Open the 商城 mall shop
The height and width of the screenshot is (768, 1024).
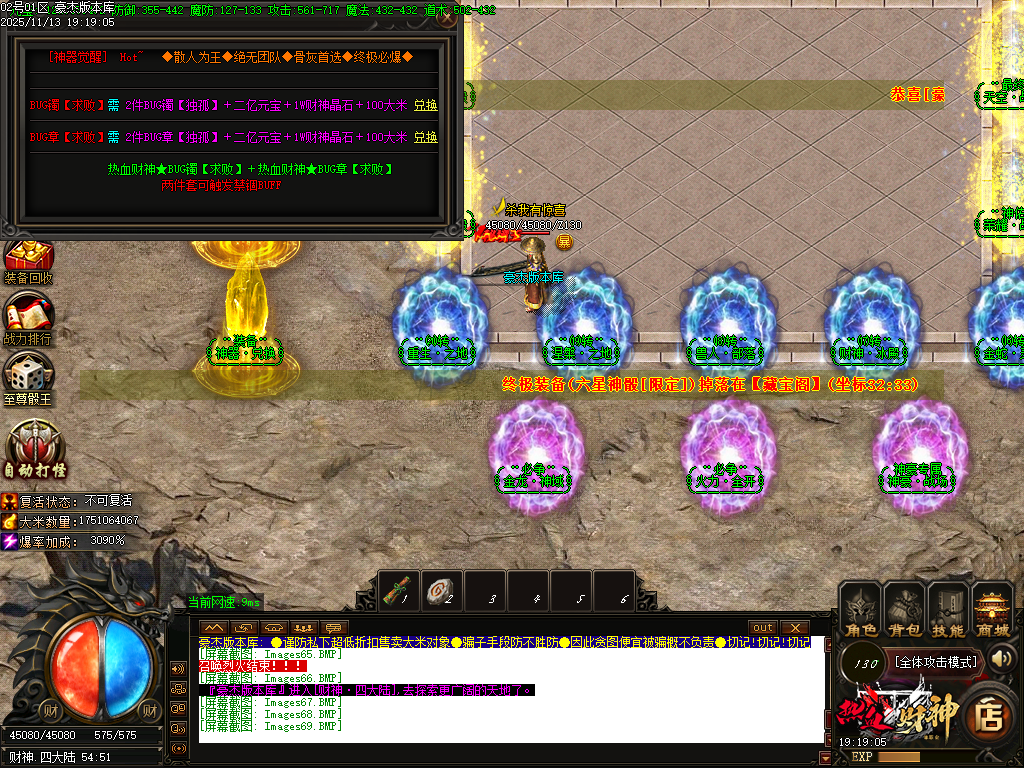point(992,611)
